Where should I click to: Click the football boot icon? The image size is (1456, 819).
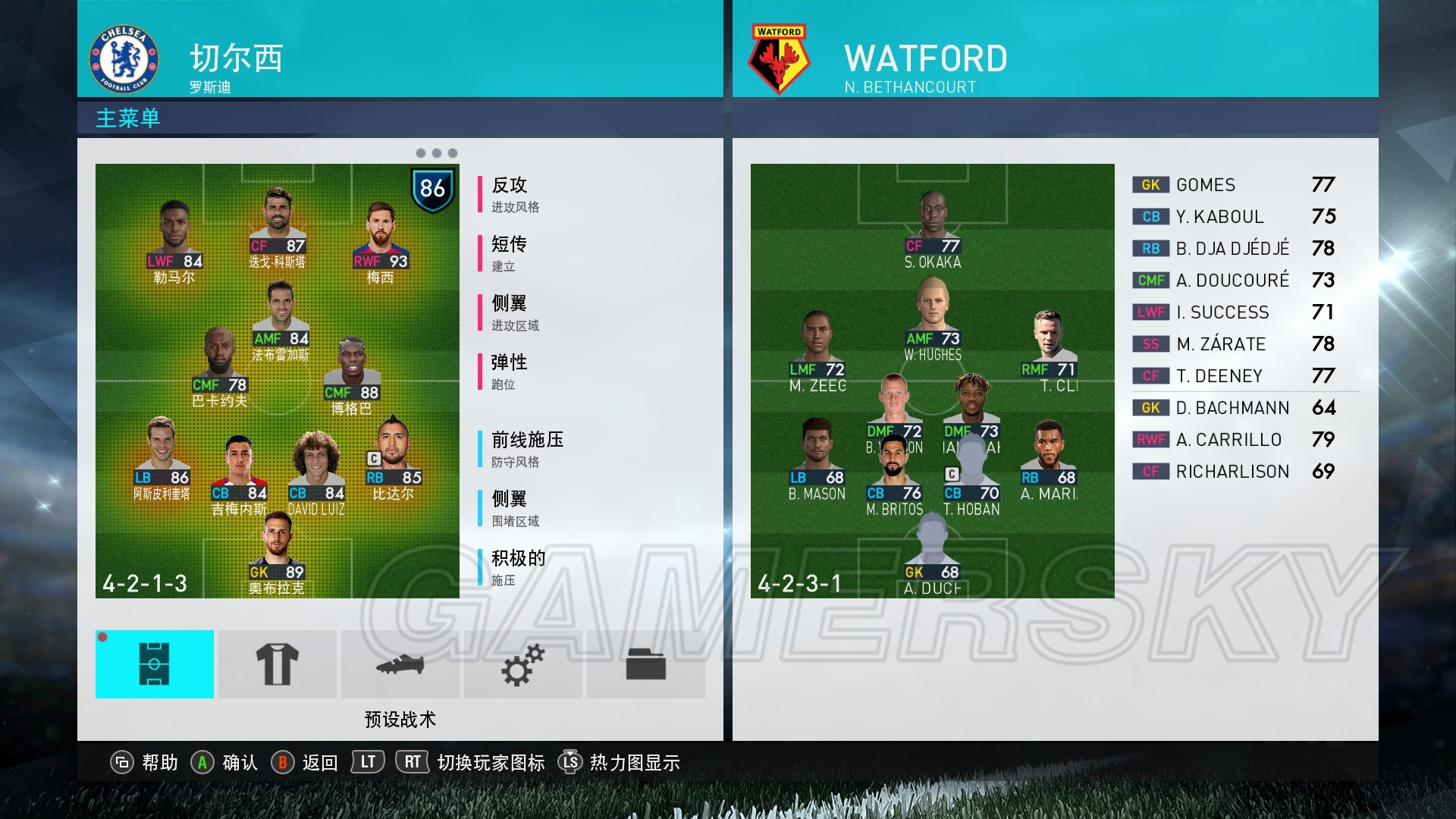pos(400,664)
